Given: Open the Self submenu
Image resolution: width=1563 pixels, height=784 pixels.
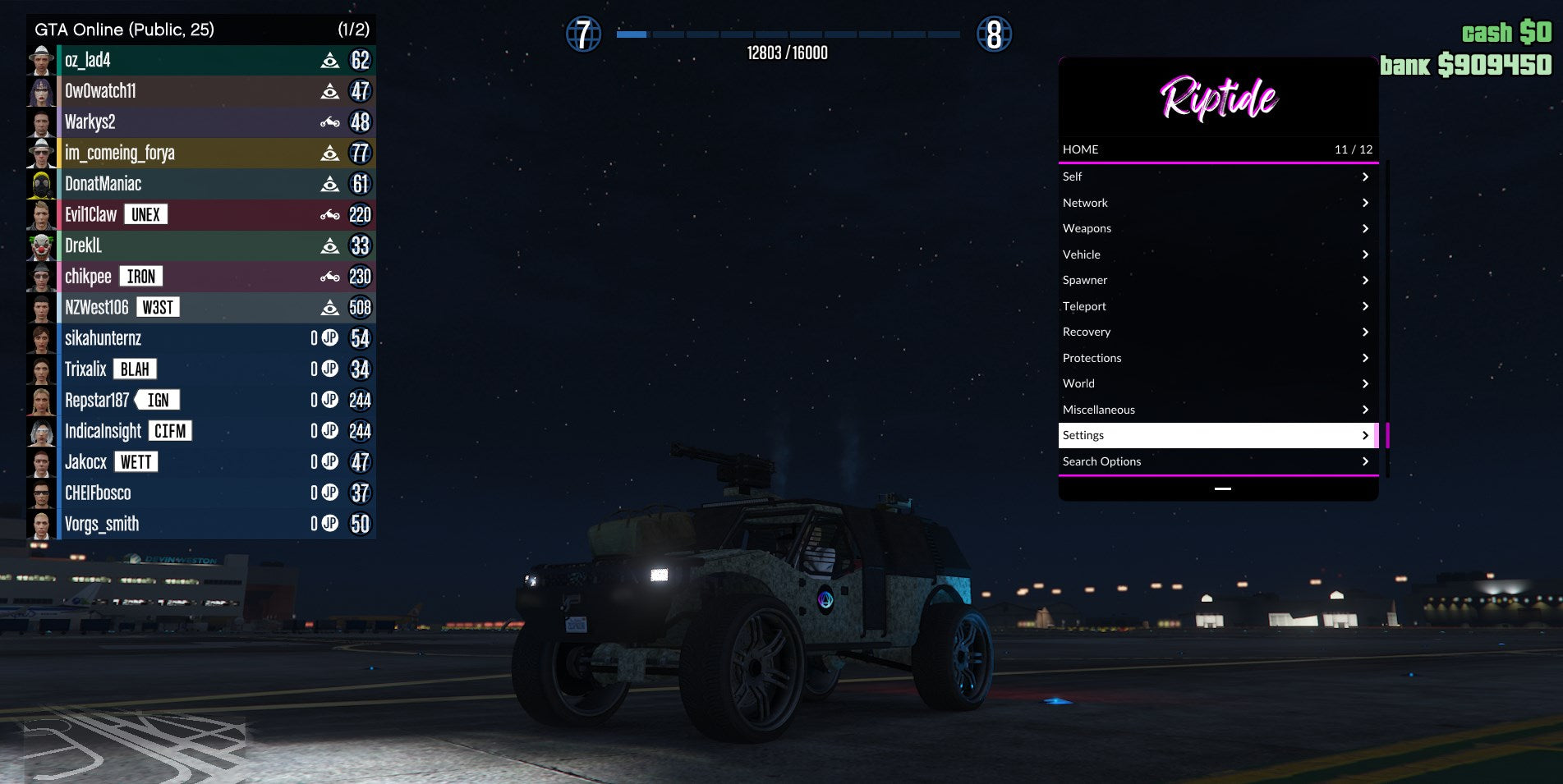Looking at the screenshot, I should [1217, 177].
